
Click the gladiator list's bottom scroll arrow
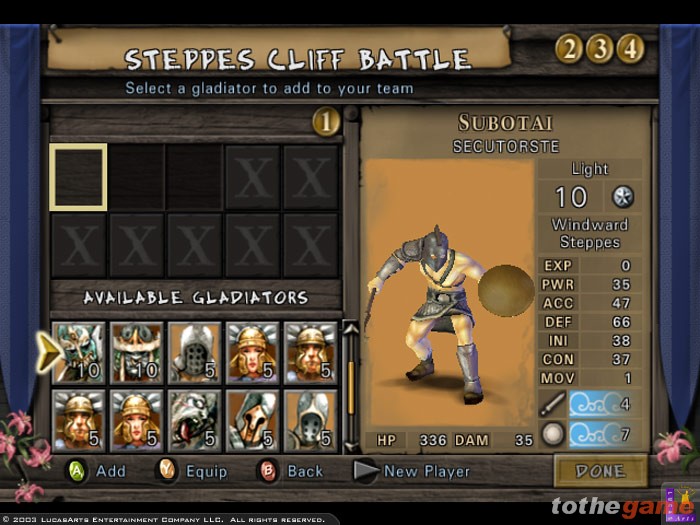pyautogui.click(x=351, y=446)
